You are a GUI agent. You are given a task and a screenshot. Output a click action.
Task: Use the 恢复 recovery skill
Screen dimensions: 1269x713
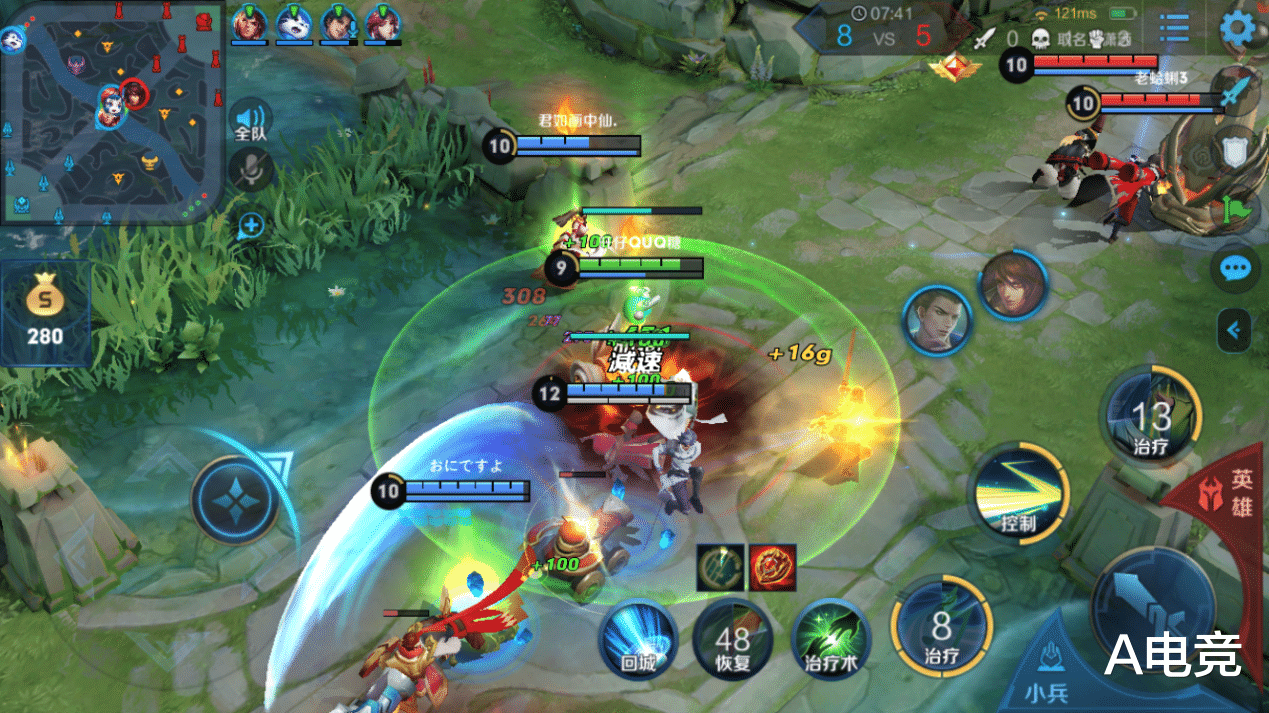coord(733,638)
